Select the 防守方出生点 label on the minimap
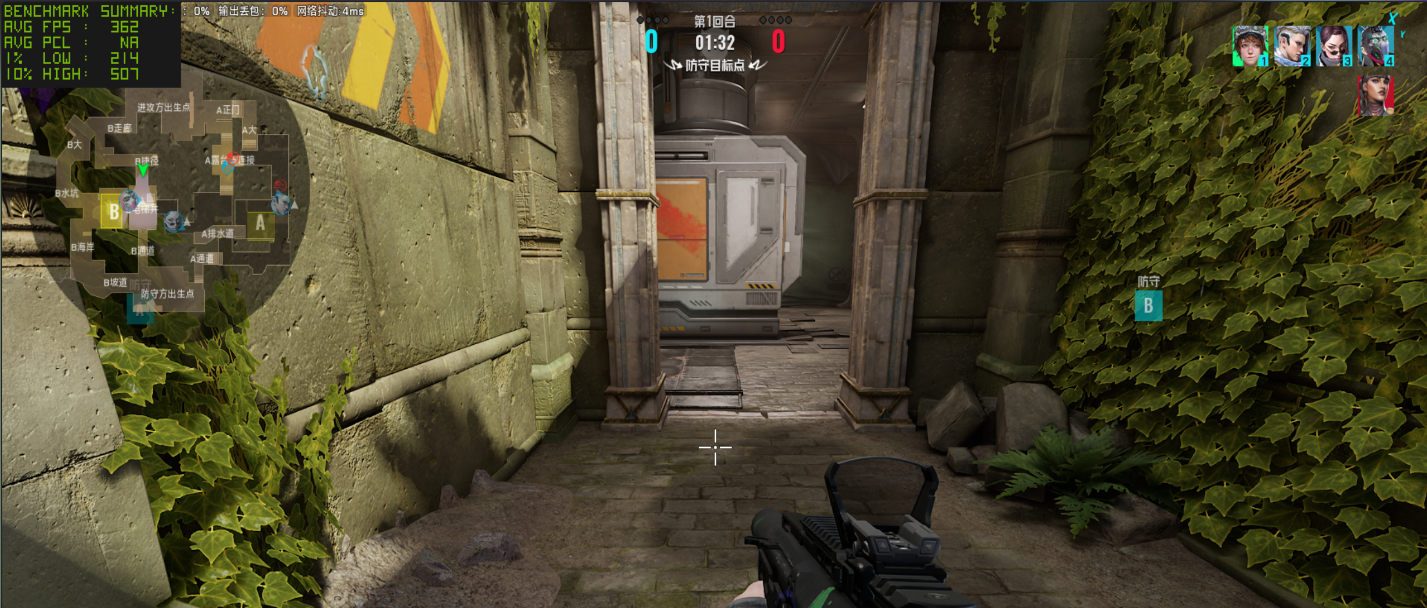1427x608 pixels. click(167, 294)
